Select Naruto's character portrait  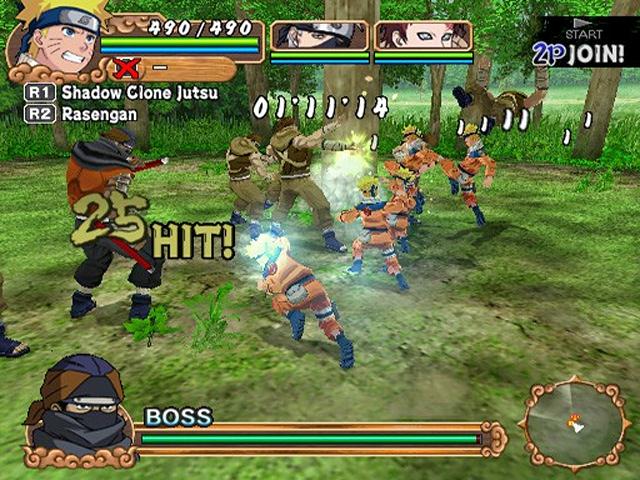point(52,38)
